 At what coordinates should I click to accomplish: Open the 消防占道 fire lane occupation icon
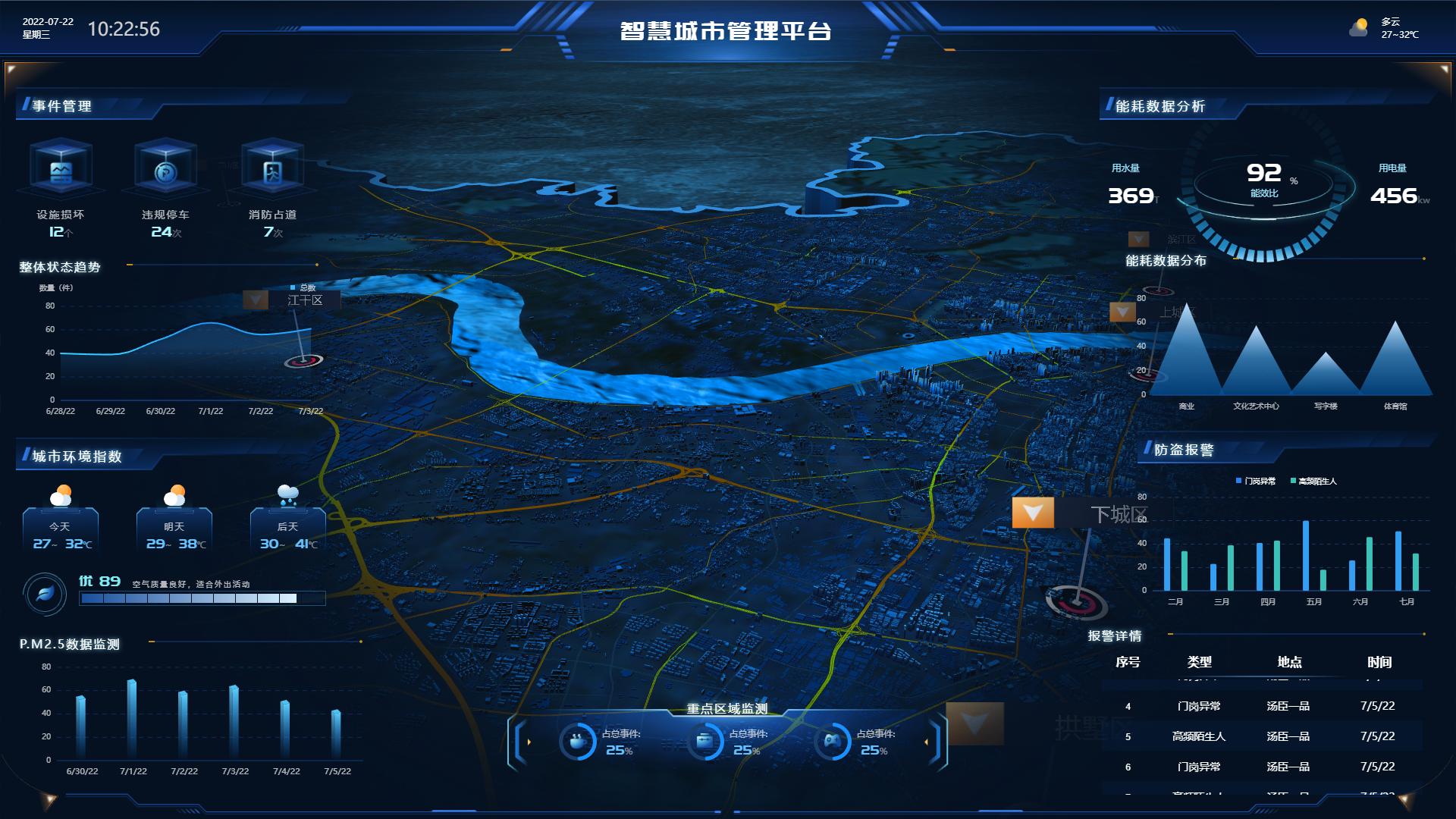coord(271,171)
